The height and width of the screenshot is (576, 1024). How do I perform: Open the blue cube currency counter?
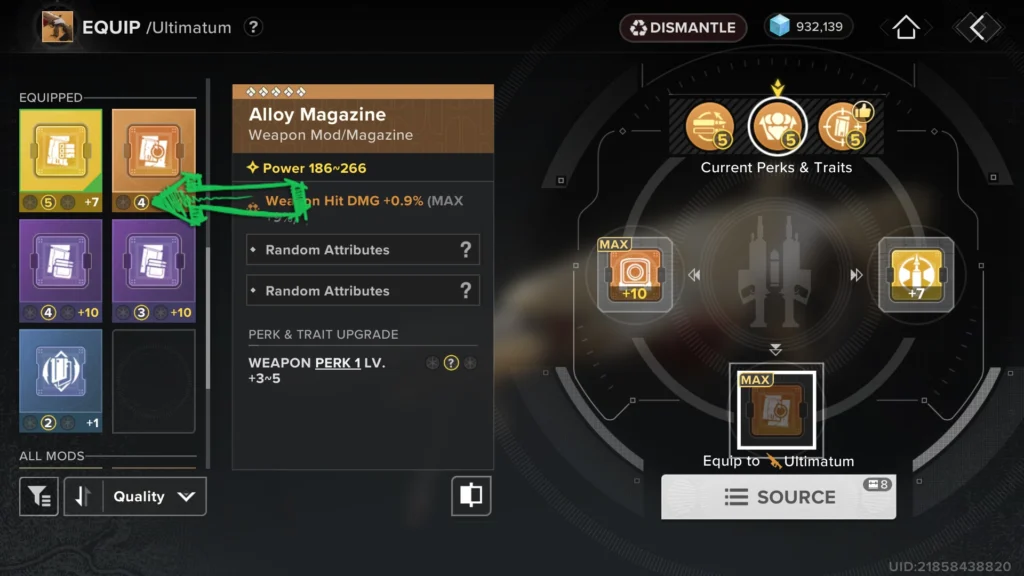coord(809,27)
